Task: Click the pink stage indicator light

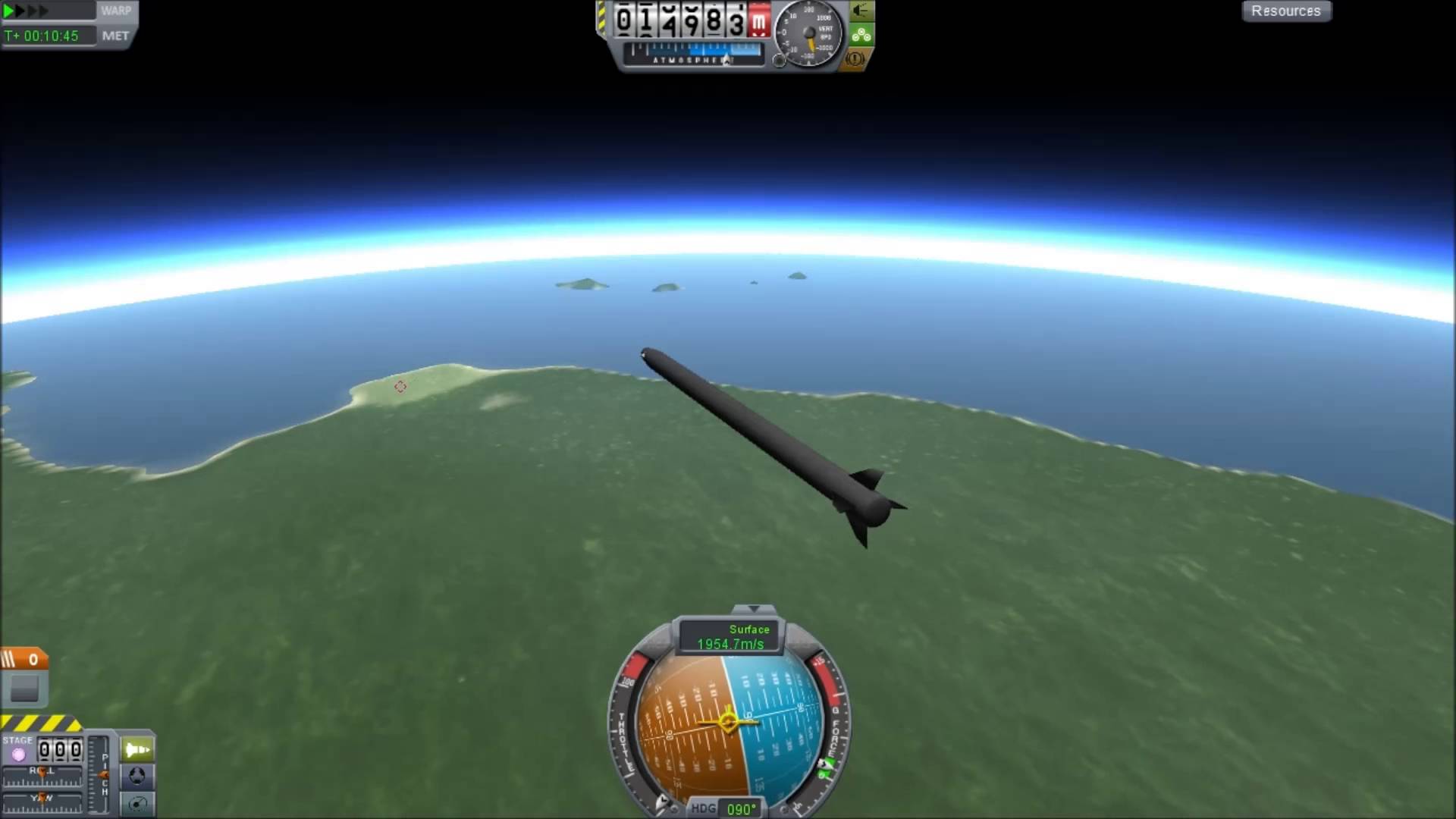Action: click(x=17, y=754)
